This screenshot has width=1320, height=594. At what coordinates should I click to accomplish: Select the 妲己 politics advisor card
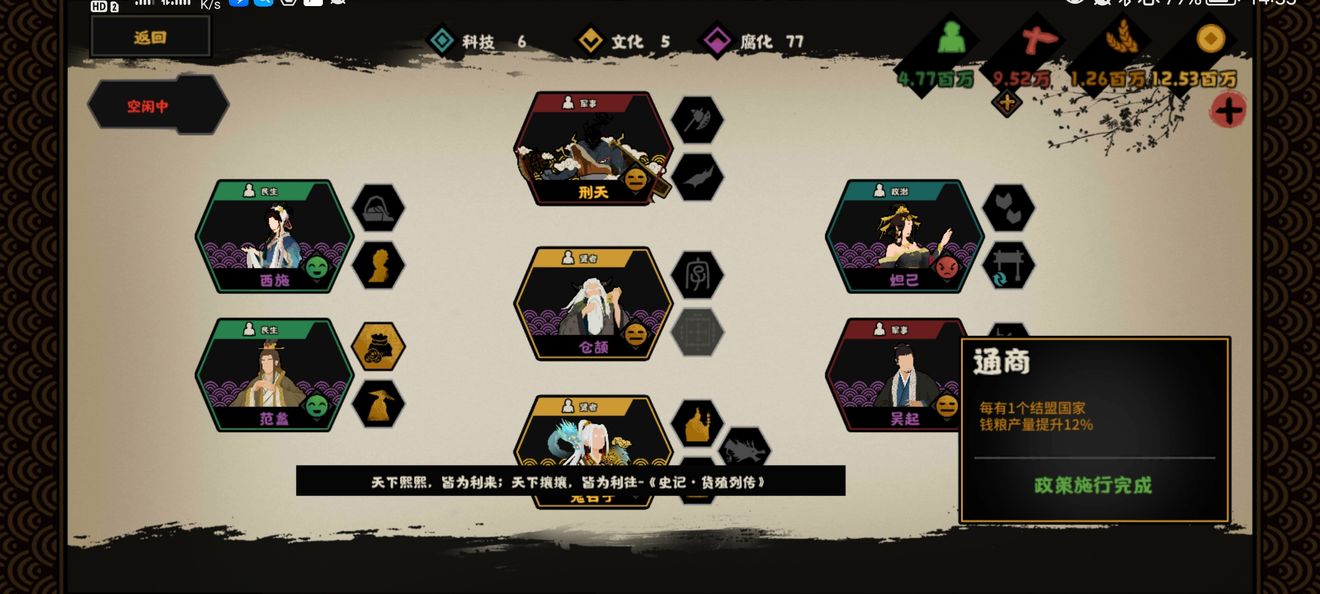click(903, 237)
